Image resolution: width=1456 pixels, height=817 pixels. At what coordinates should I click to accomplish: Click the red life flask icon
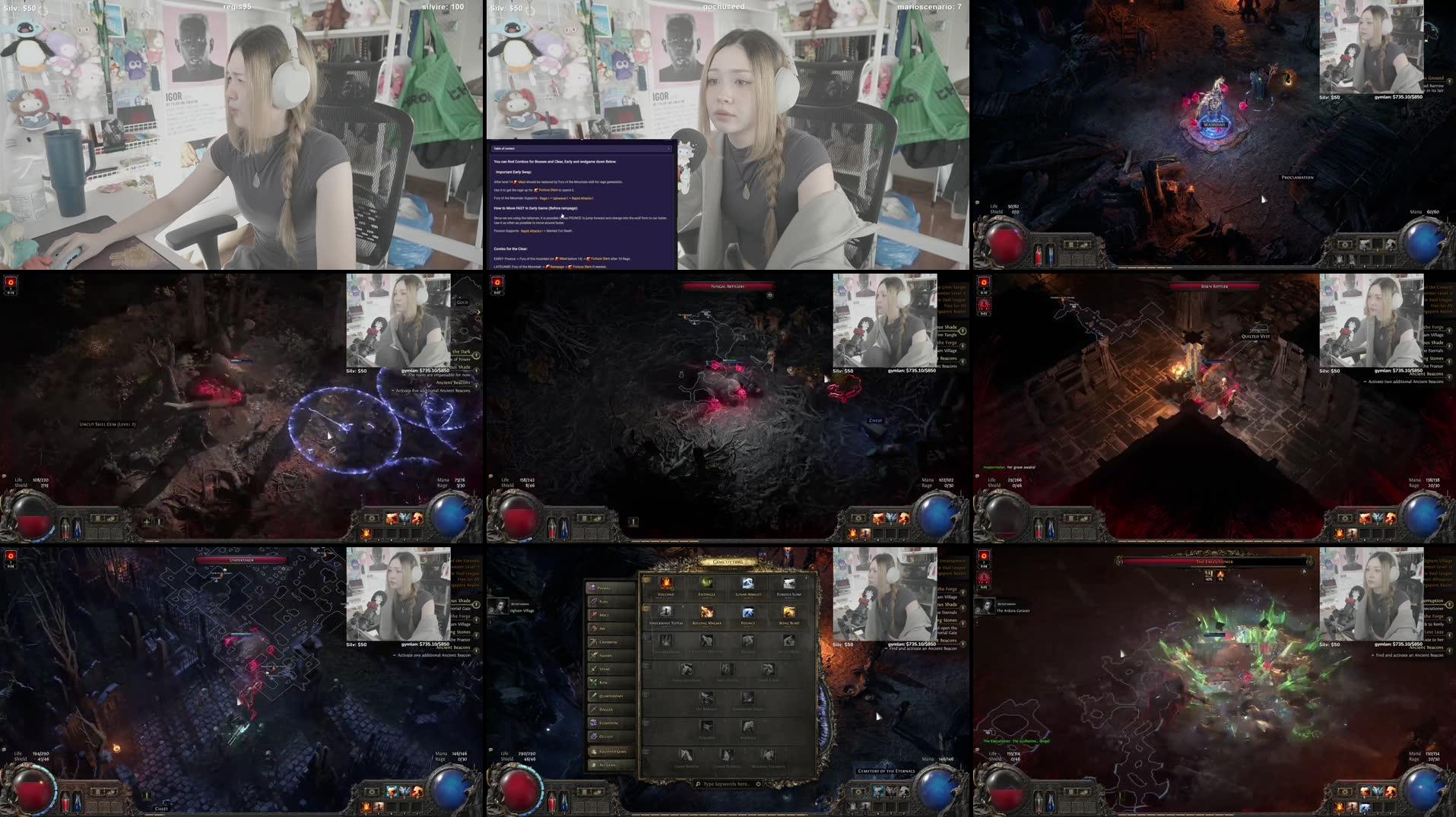tap(552, 803)
